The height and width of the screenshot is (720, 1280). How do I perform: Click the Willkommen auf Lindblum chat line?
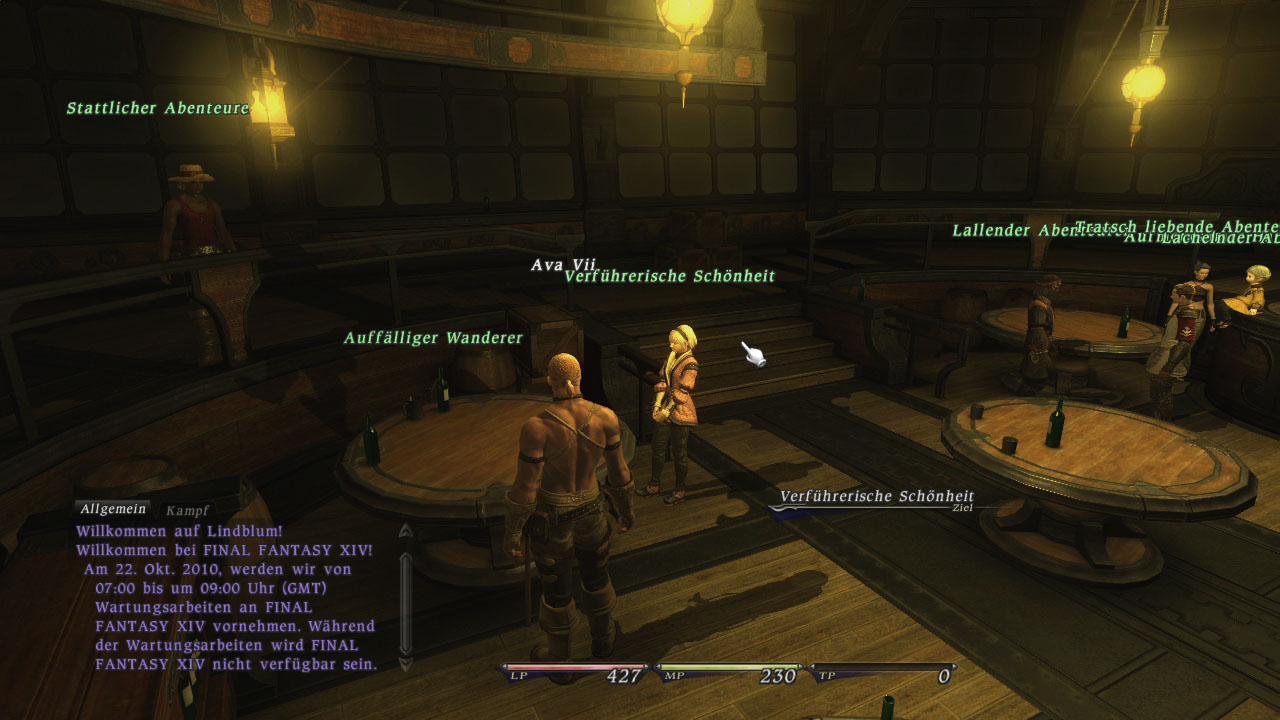tap(181, 529)
